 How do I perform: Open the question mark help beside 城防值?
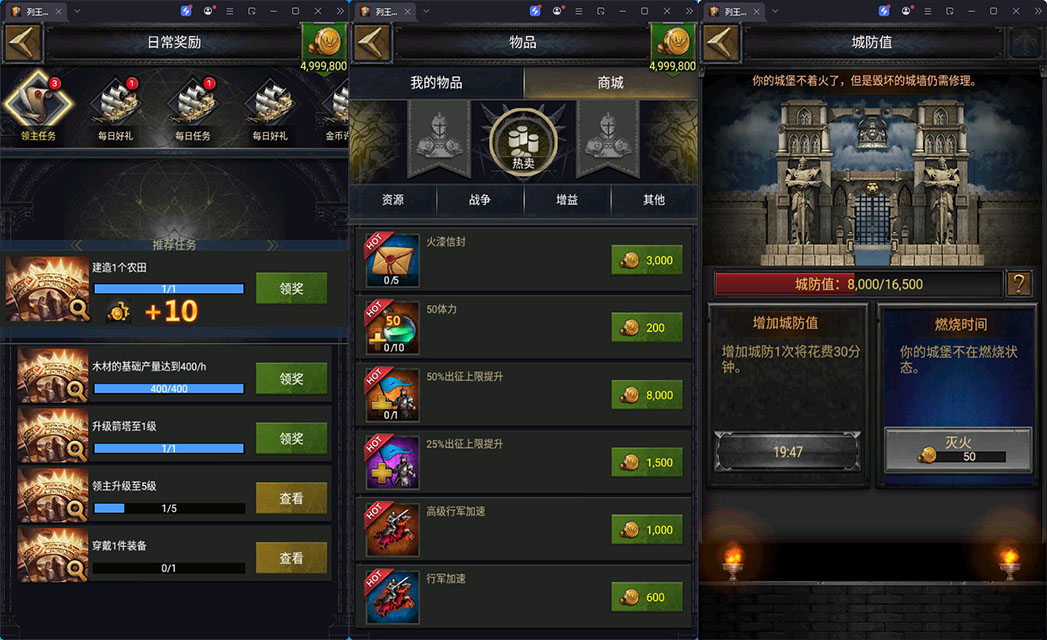point(1019,284)
